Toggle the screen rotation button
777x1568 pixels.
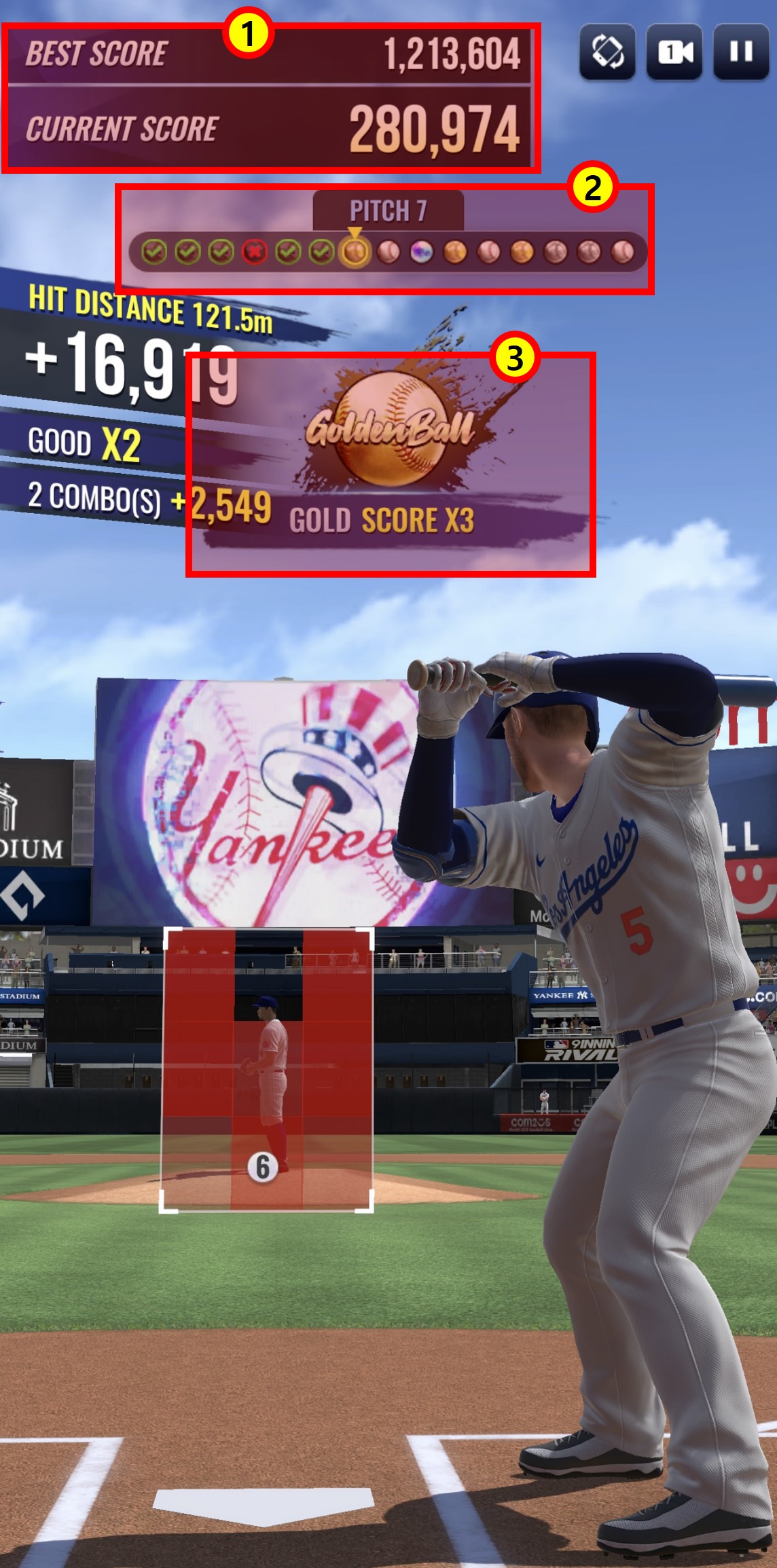(x=607, y=52)
